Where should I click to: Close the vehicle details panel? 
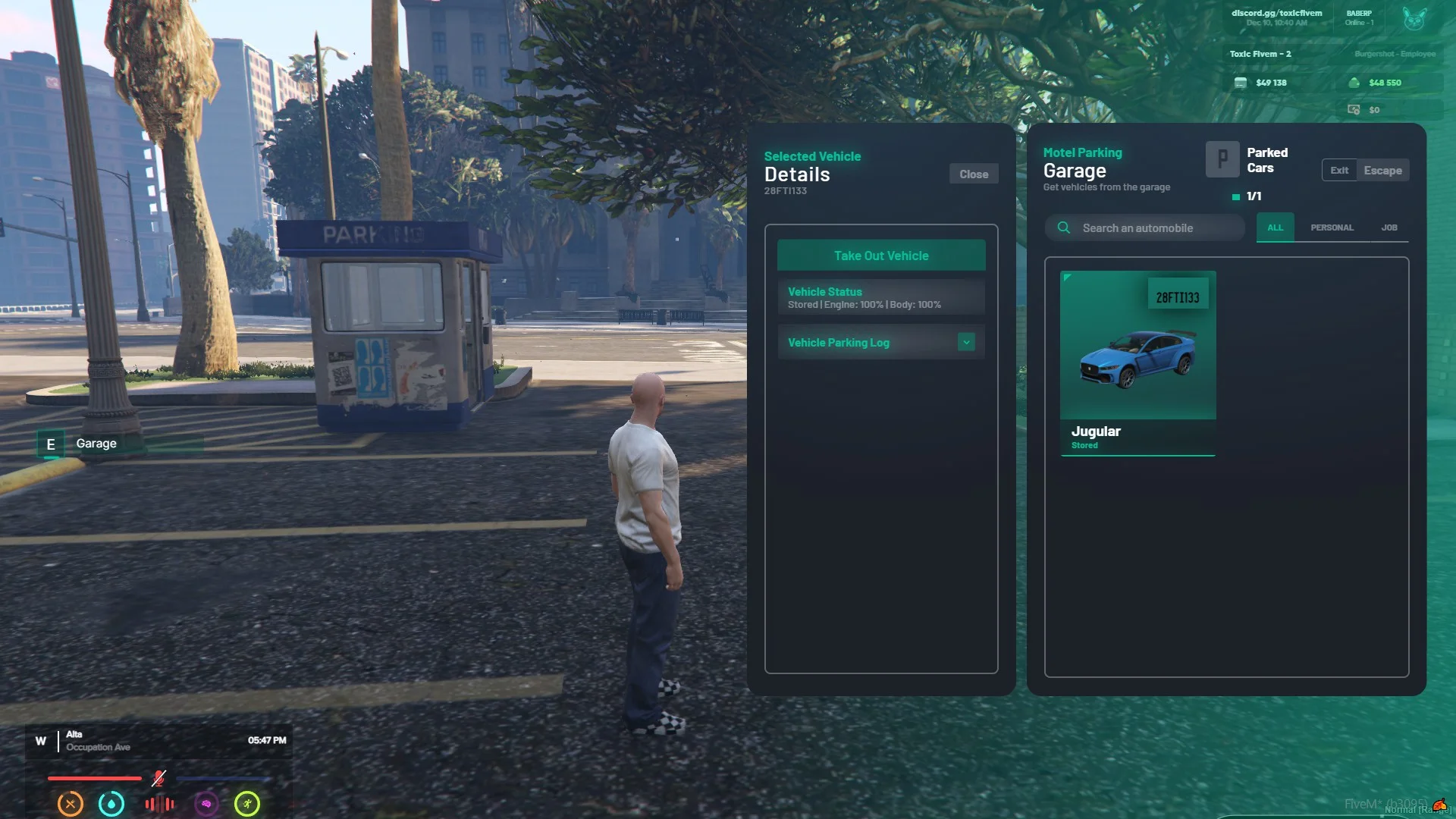pos(973,174)
